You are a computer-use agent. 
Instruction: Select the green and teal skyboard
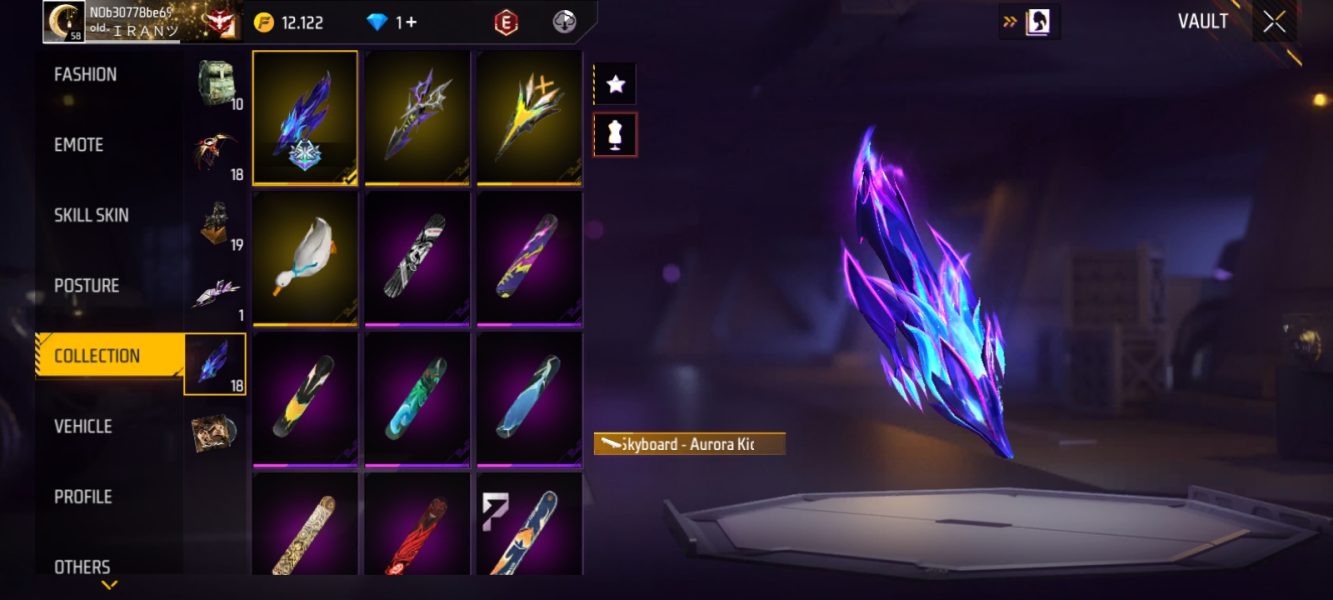[x=417, y=398]
